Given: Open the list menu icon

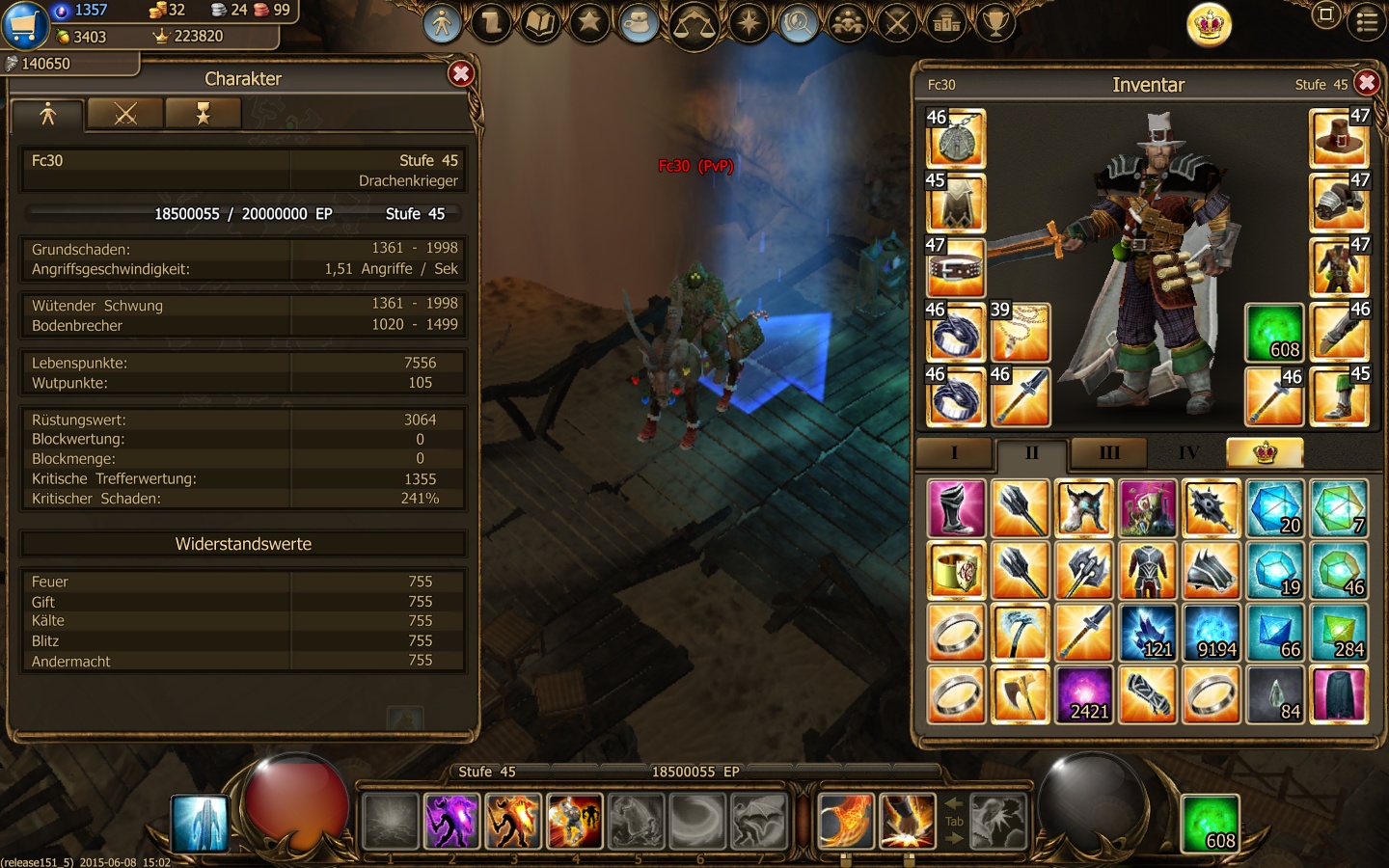Looking at the screenshot, I should pyautogui.click(x=1367, y=21).
